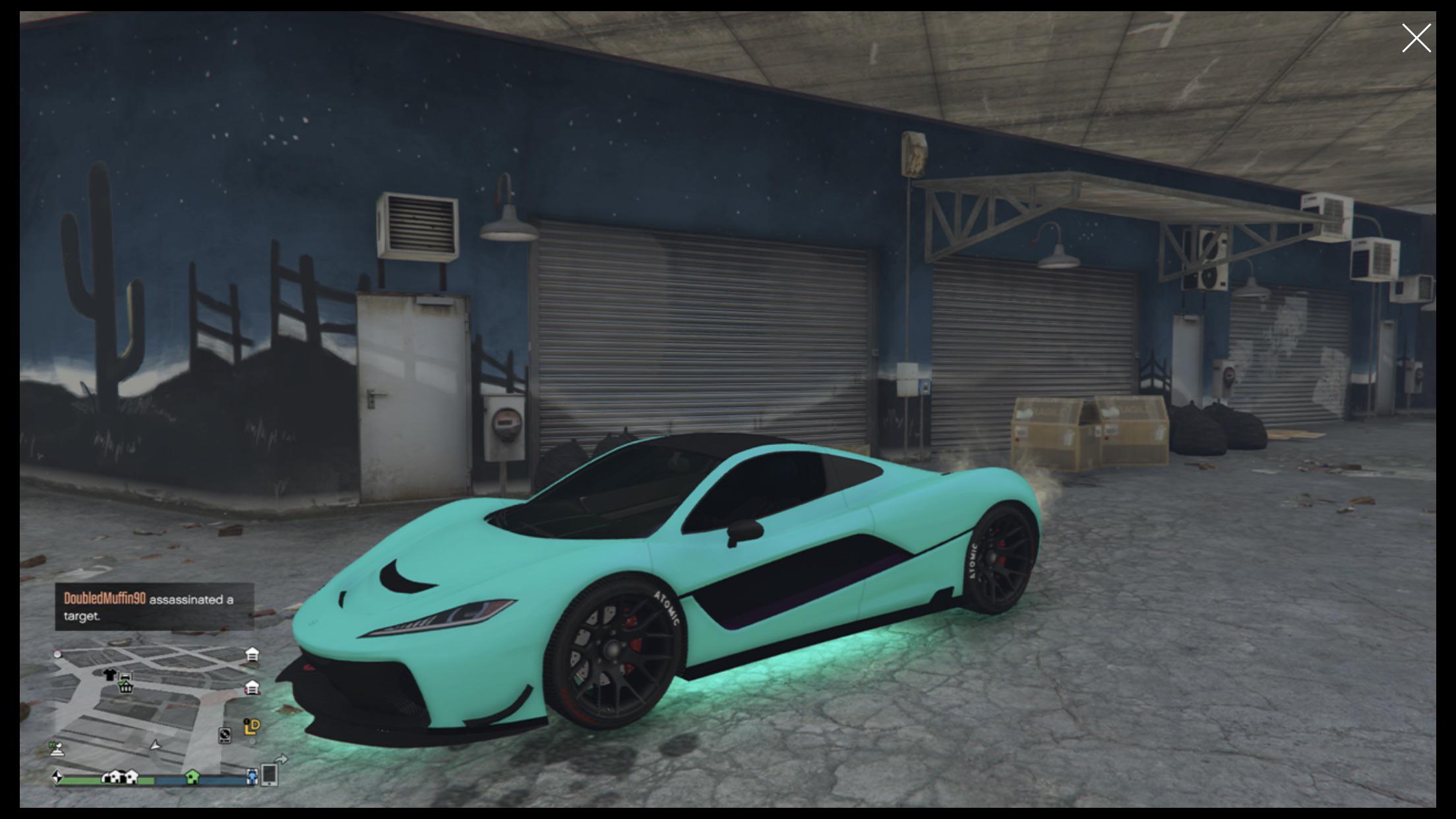This screenshot has height=819, width=1456.
Task: Select the clothing store icon on minimap
Action: [109, 675]
